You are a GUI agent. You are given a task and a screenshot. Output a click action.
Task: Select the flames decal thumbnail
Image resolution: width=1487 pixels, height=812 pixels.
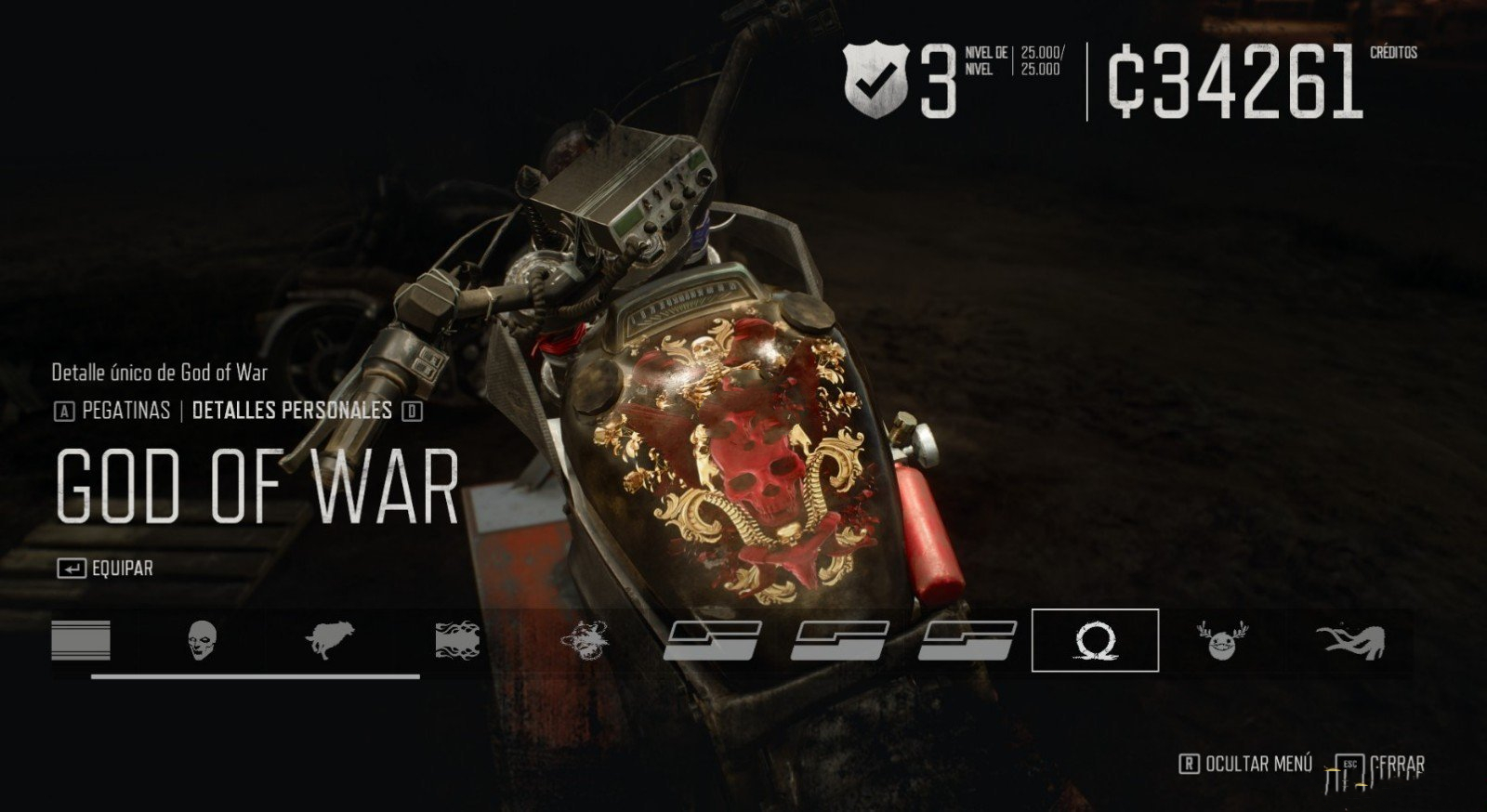[x=457, y=640]
